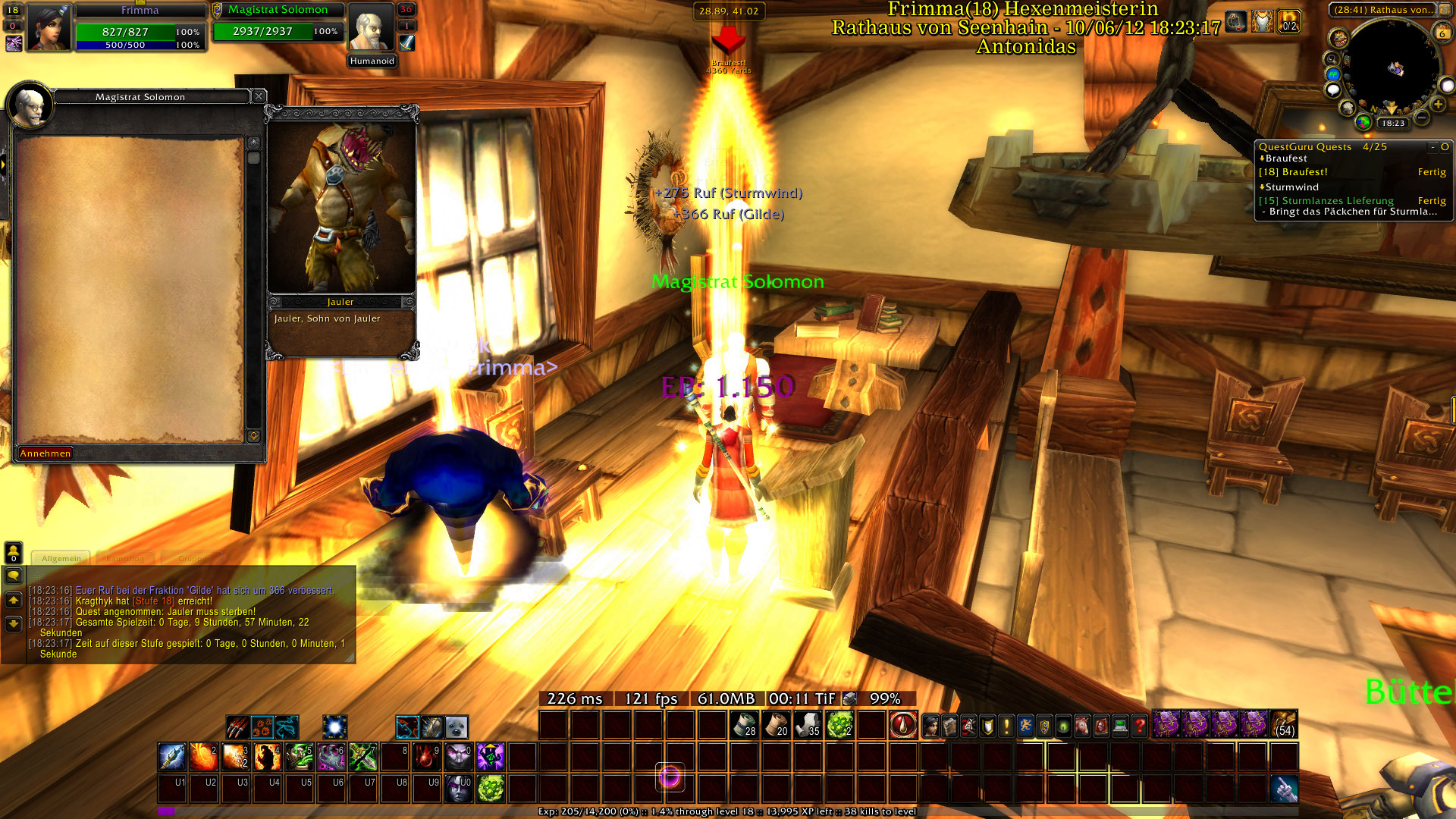Click the minimap zoom-in plus button

(x=1438, y=104)
